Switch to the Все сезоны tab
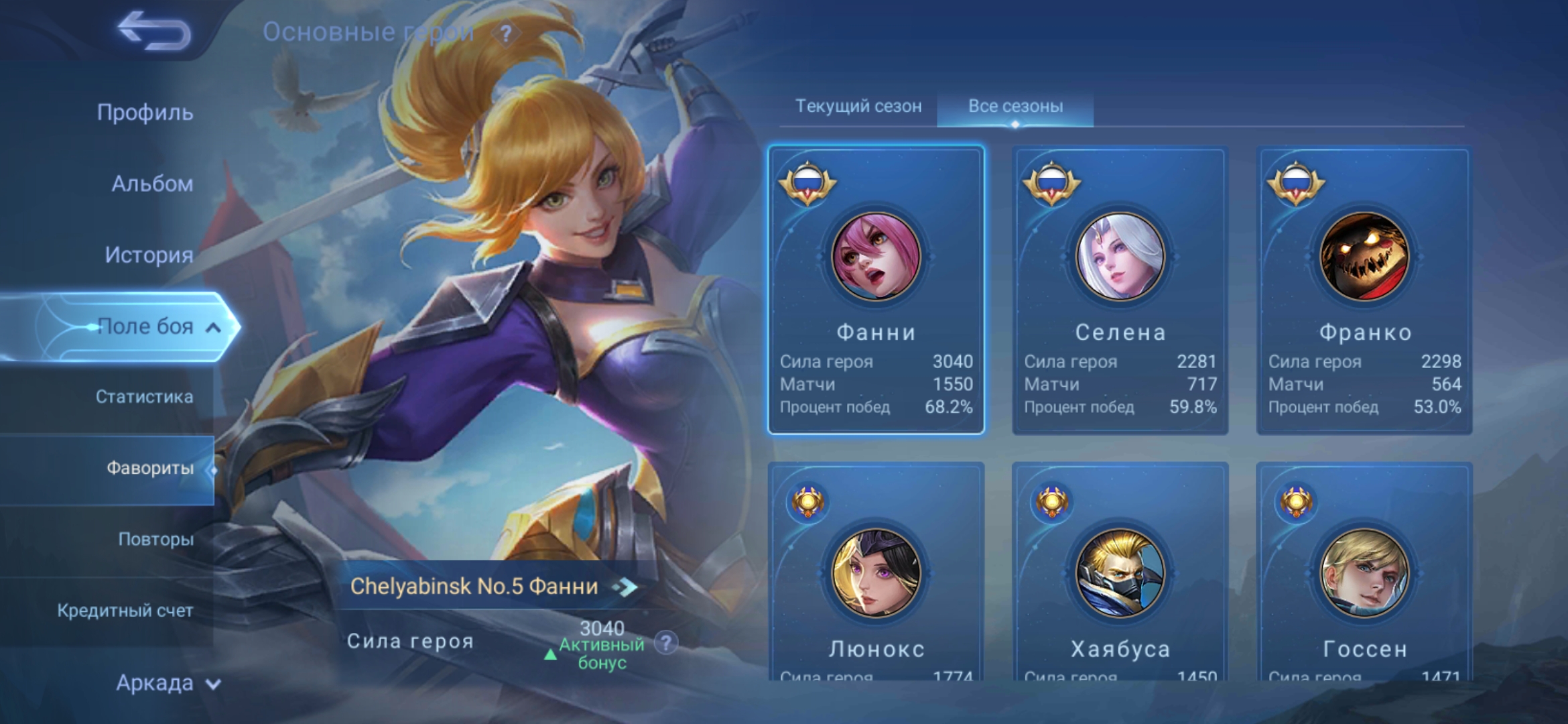The height and width of the screenshot is (724, 1568). point(1015,106)
